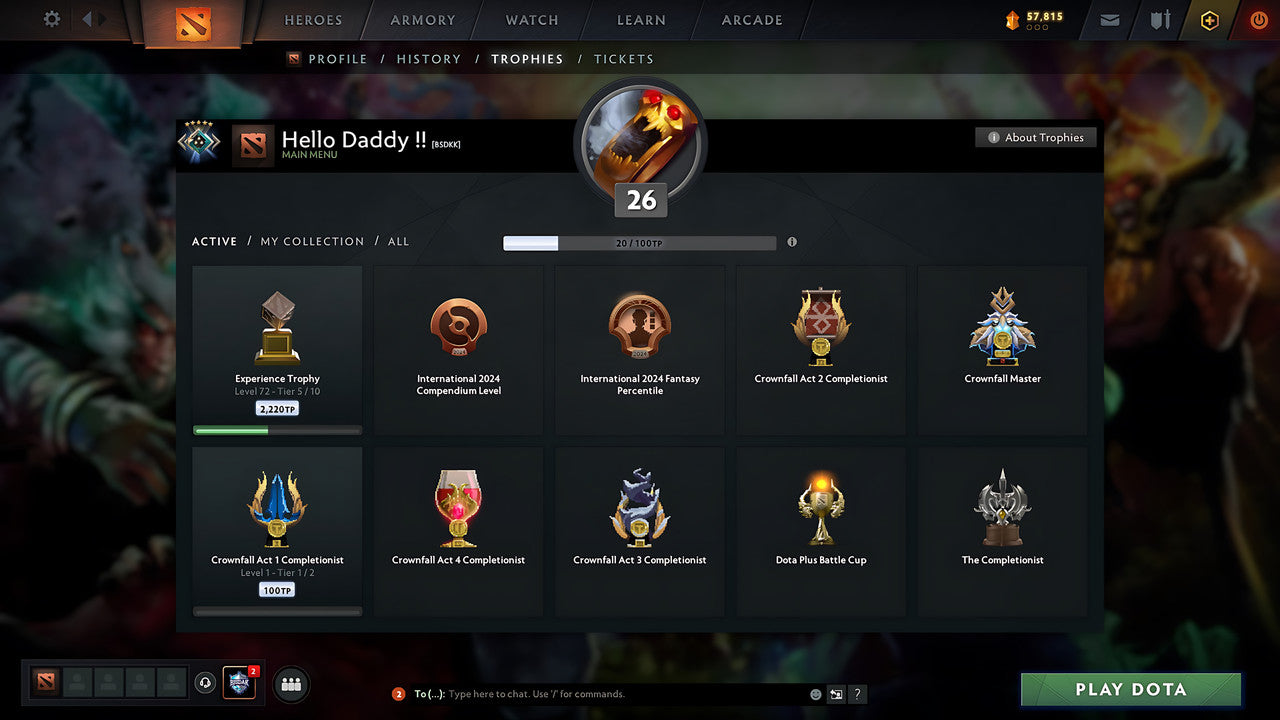
Task: Click the 20/100TP trophy progress bar
Action: pyautogui.click(x=640, y=242)
